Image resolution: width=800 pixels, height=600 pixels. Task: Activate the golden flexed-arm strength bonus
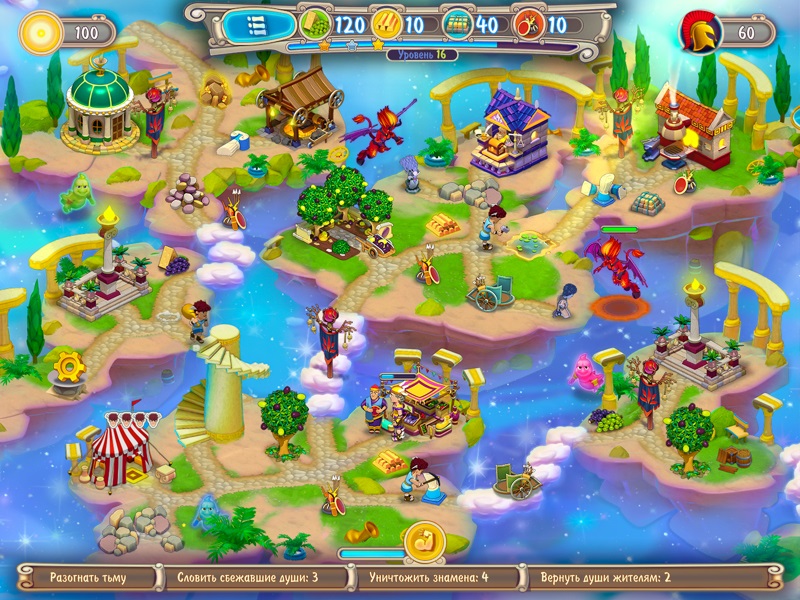point(422,545)
